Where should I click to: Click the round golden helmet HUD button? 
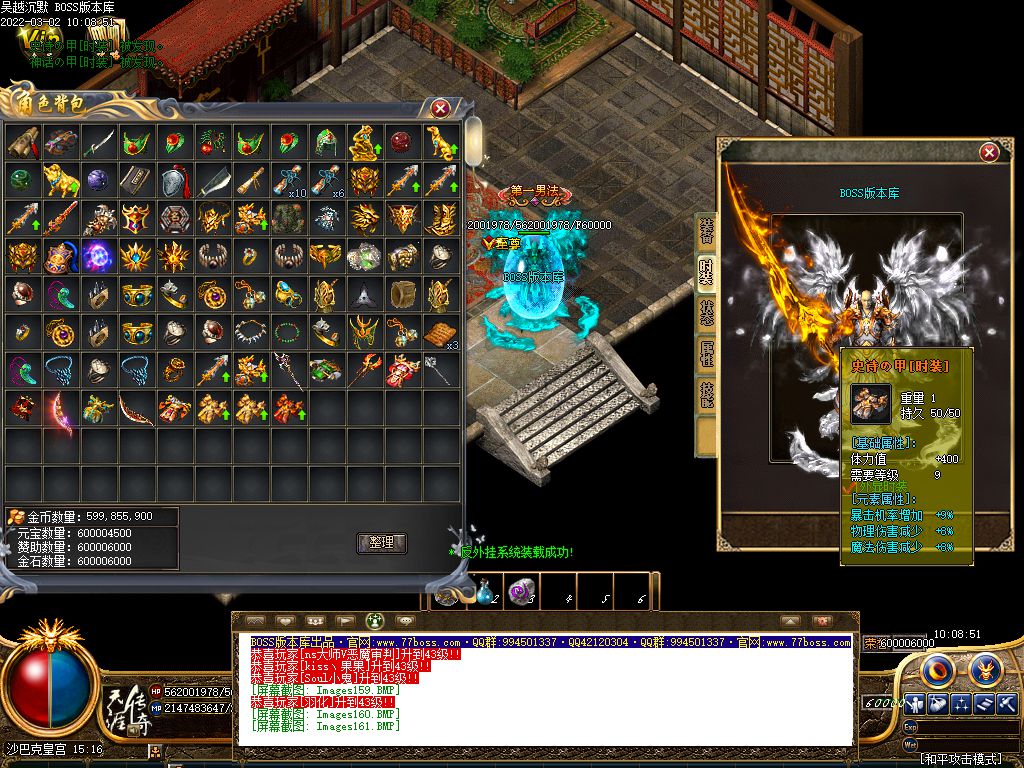coord(985,668)
